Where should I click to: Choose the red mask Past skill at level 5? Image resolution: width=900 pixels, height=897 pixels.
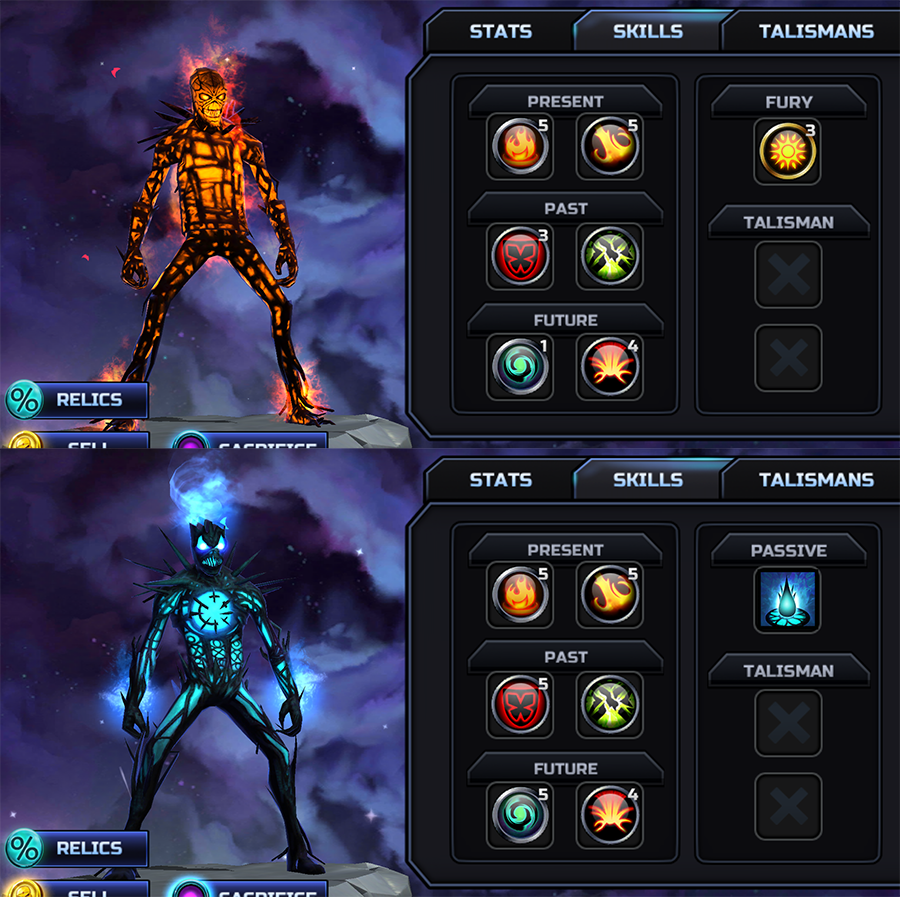click(518, 706)
